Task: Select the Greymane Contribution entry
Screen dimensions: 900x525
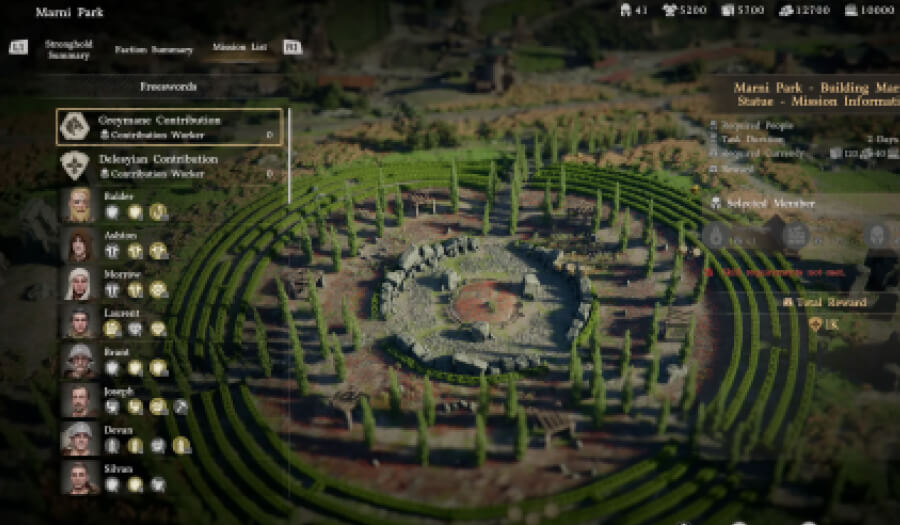Action: pyautogui.click(x=169, y=127)
